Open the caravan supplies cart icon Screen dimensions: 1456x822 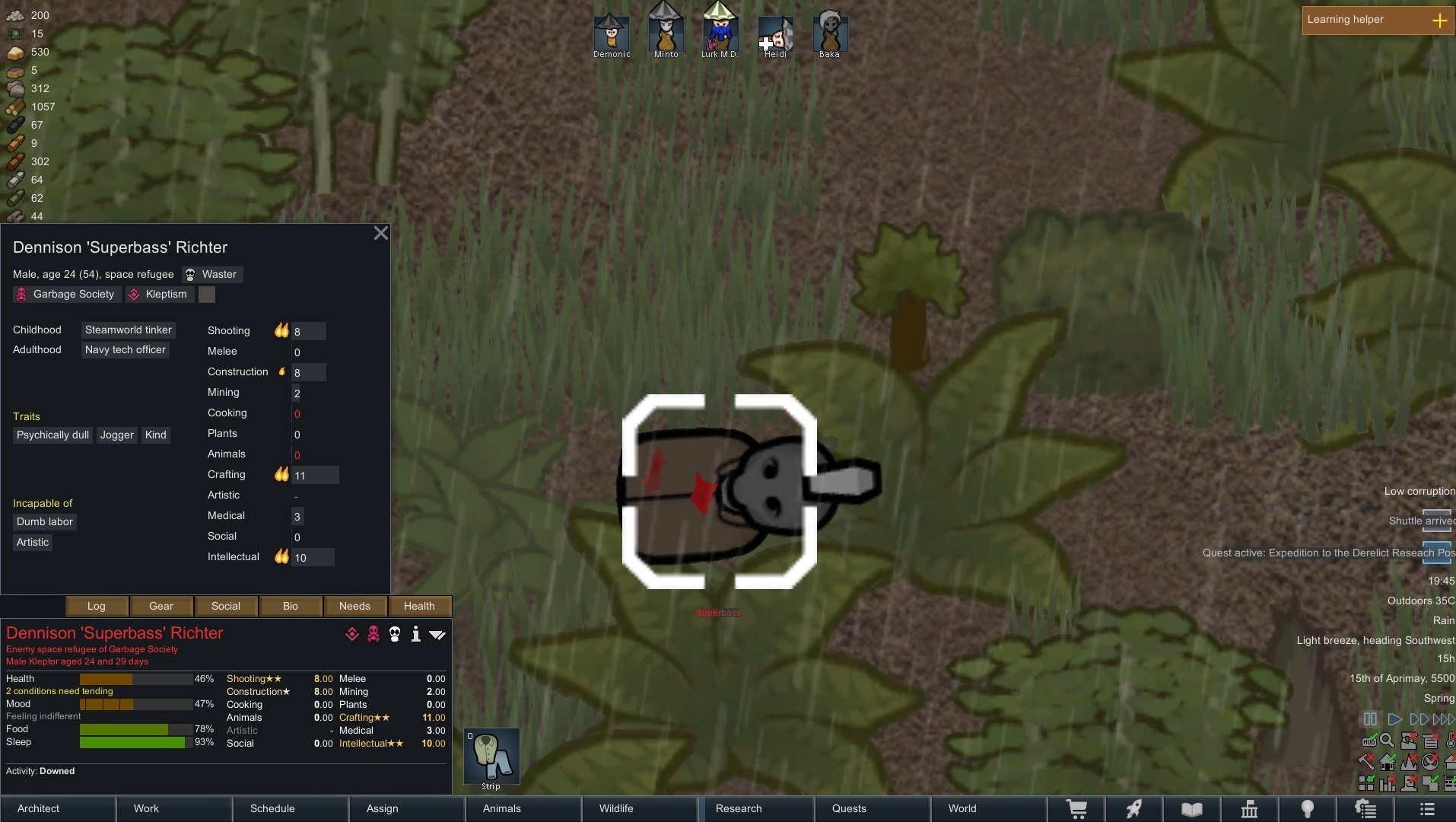click(1078, 809)
